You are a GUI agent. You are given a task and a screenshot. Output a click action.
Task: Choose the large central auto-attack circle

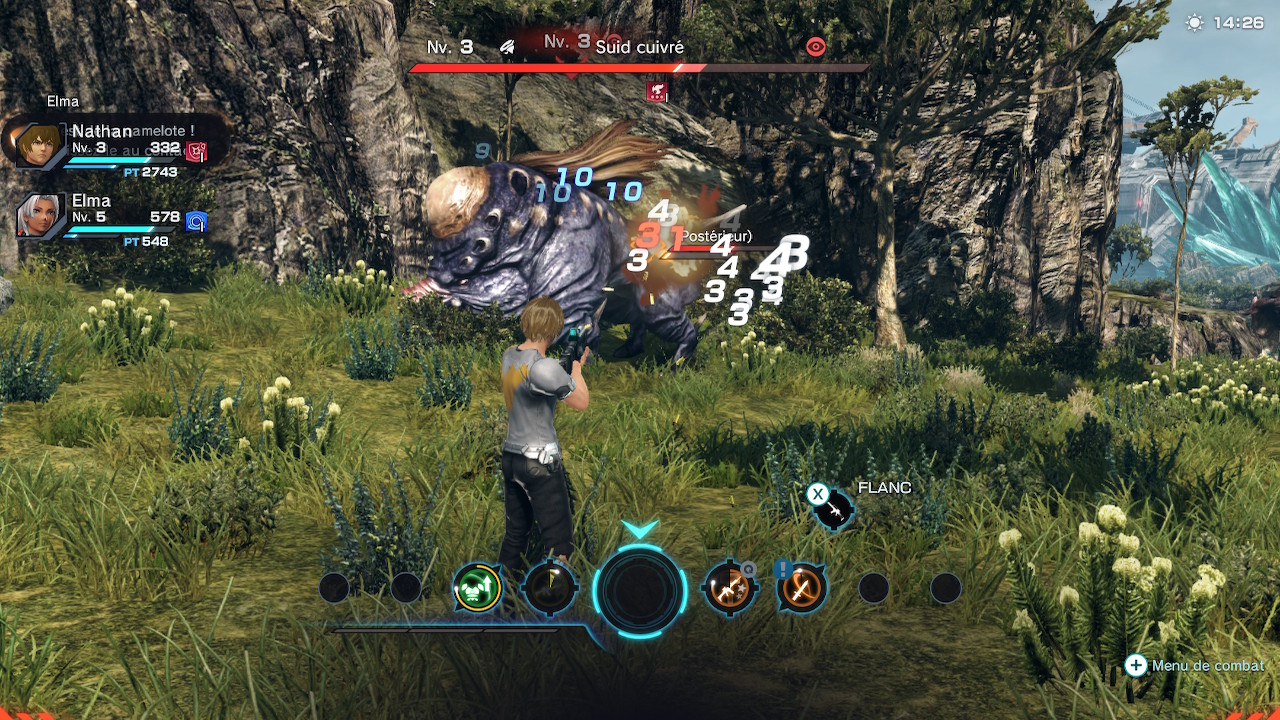click(640, 589)
